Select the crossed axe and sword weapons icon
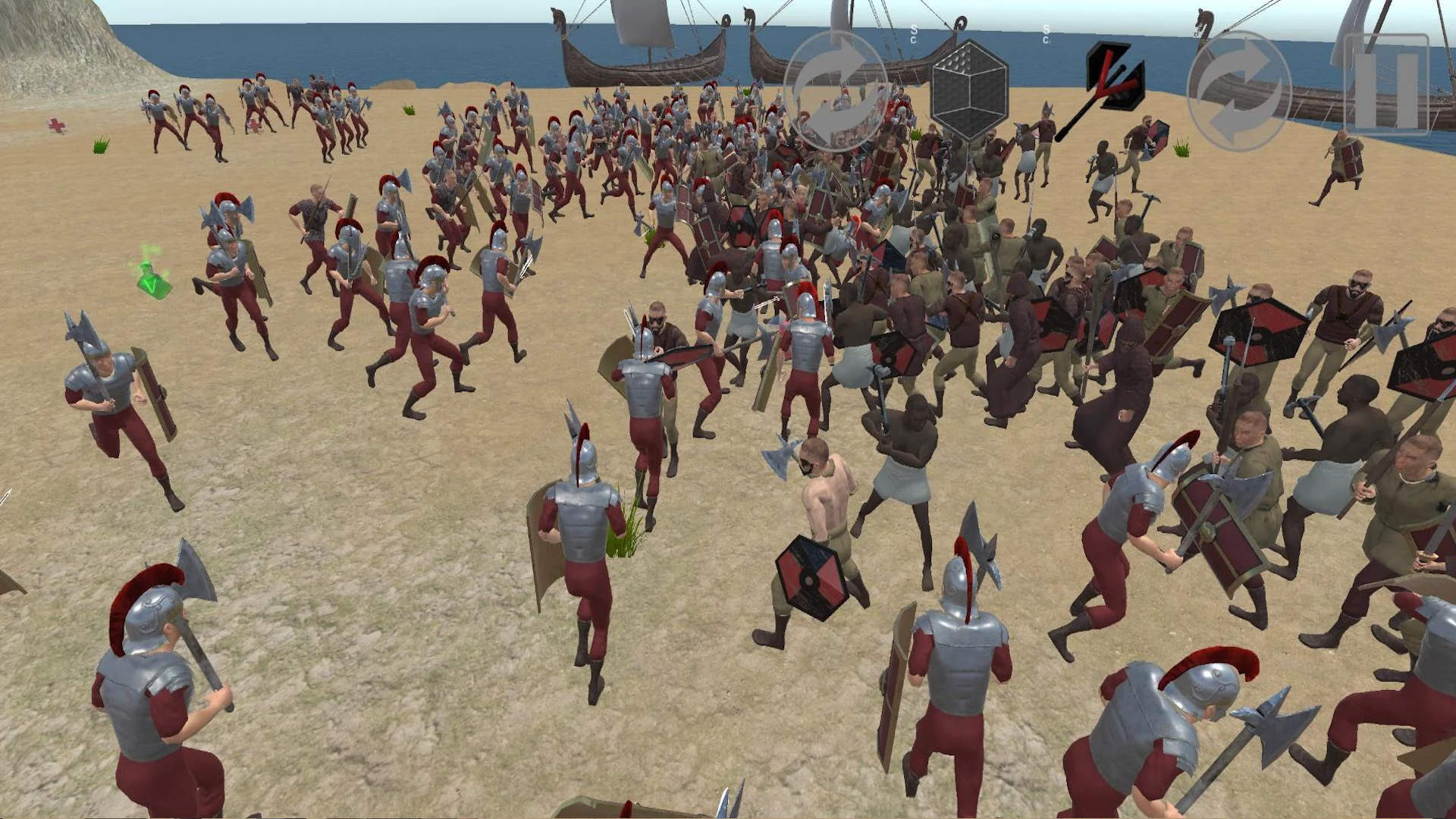1456x819 pixels. coord(1112,83)
